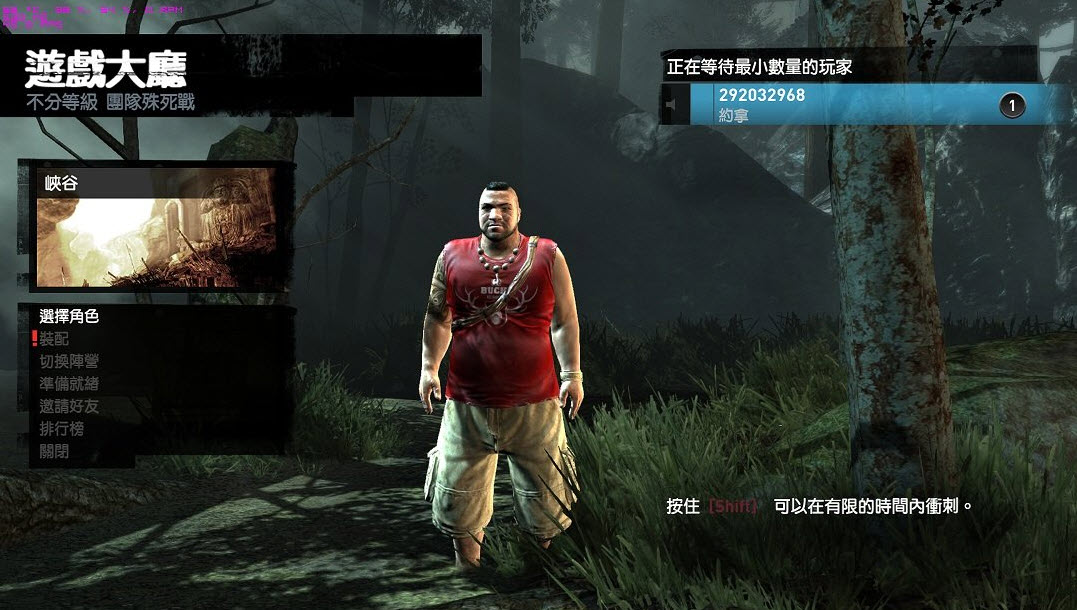The width and height of the screenshot is (1077, 610).
Task: Choose 關閉 to close the lobby
Action: (x=55, y=452)
